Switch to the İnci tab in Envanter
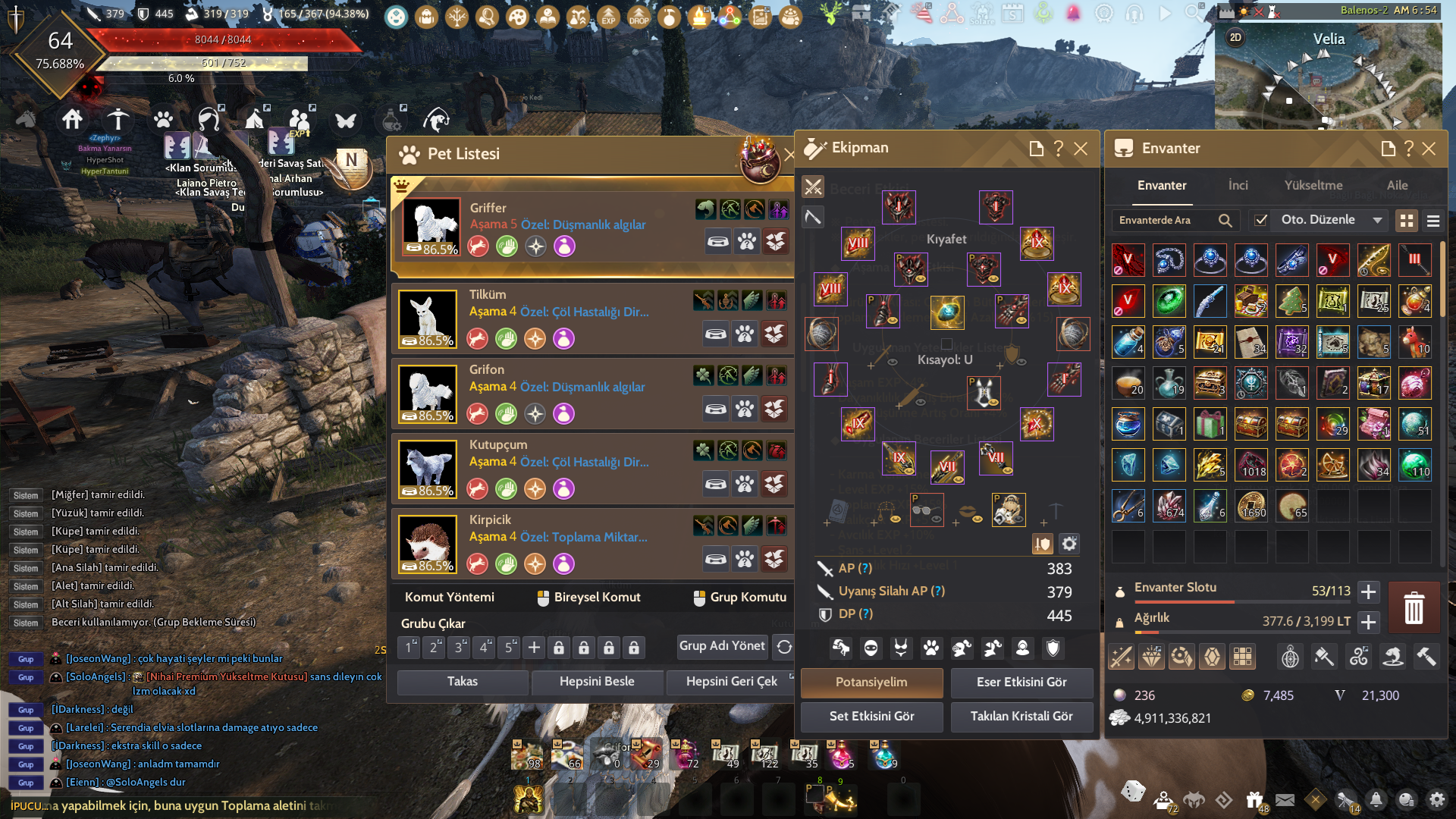Image resolution: width=1456 pixels, height=819 pixels. pos(1238,186)
